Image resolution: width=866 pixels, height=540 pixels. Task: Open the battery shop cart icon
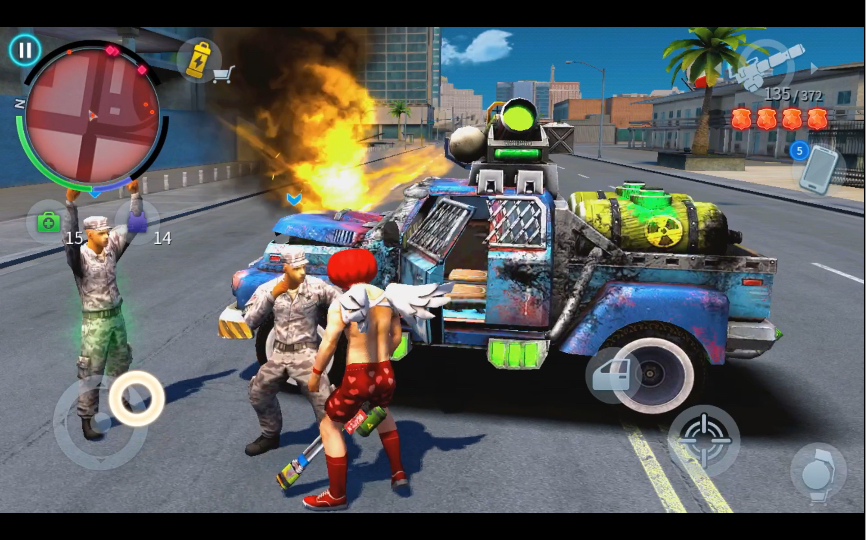coord(204,61)
